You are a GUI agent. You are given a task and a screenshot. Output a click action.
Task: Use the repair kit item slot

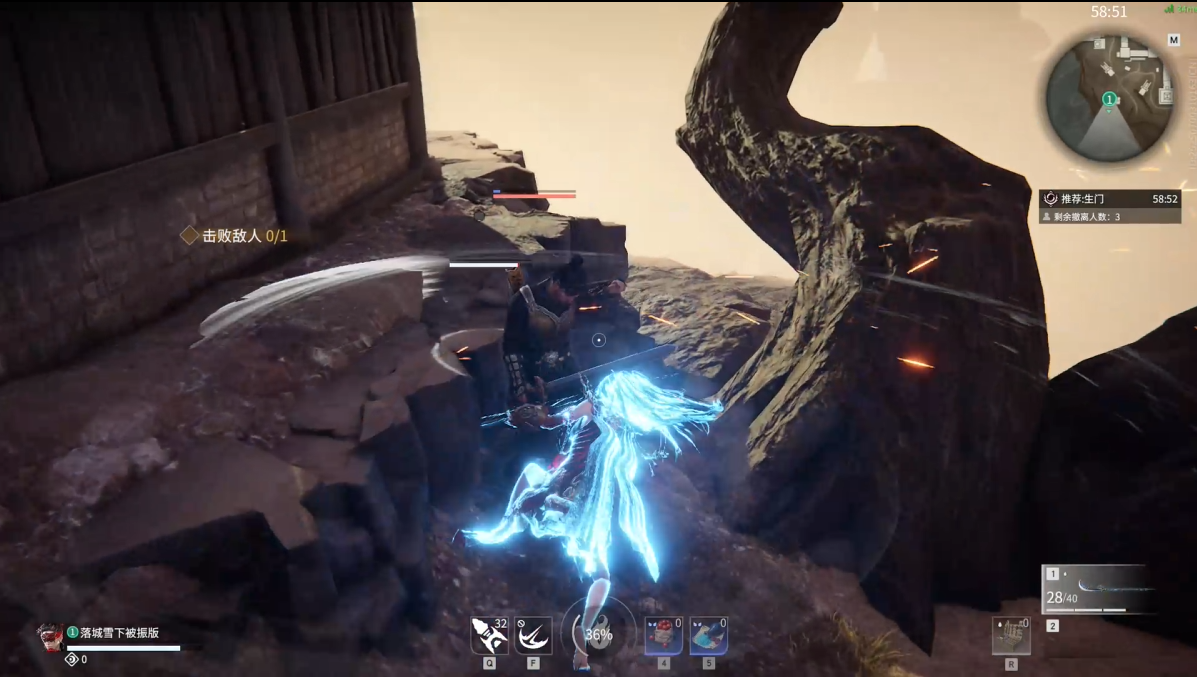point(1011,636)
